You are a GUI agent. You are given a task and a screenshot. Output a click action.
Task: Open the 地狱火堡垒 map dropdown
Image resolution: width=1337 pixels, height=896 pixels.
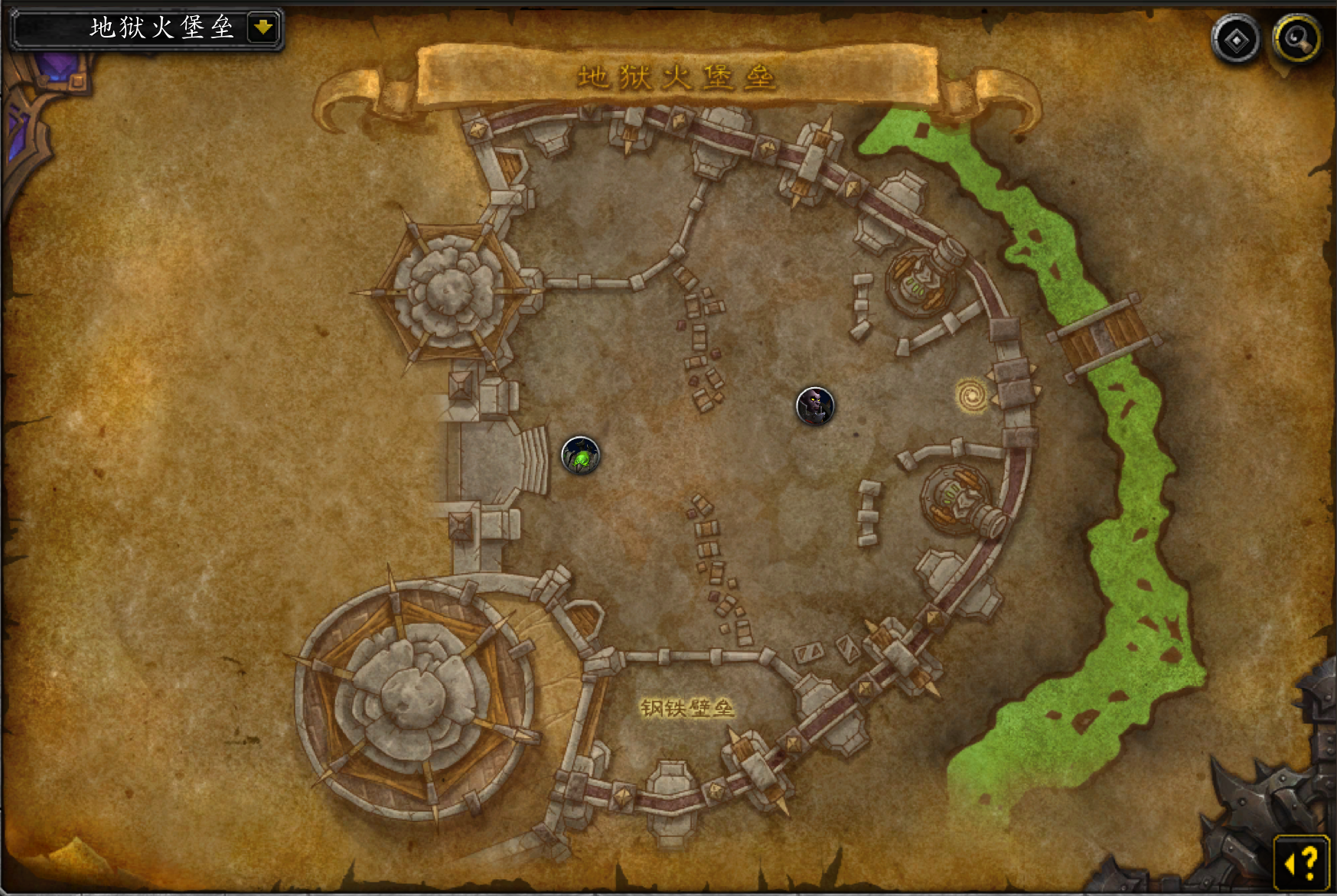[263, 28]
